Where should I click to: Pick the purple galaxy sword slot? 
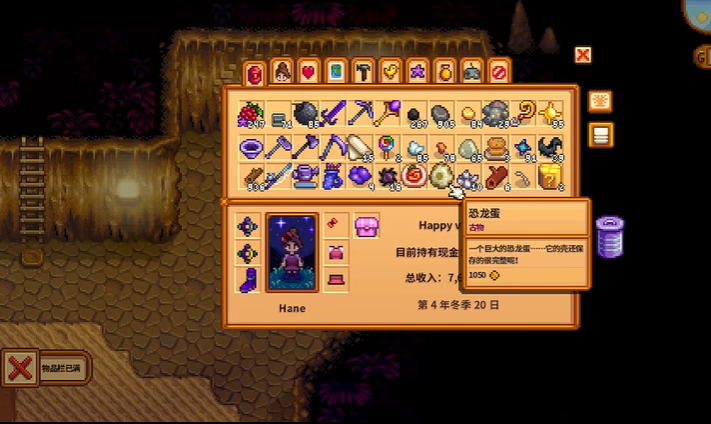(333, 114)
